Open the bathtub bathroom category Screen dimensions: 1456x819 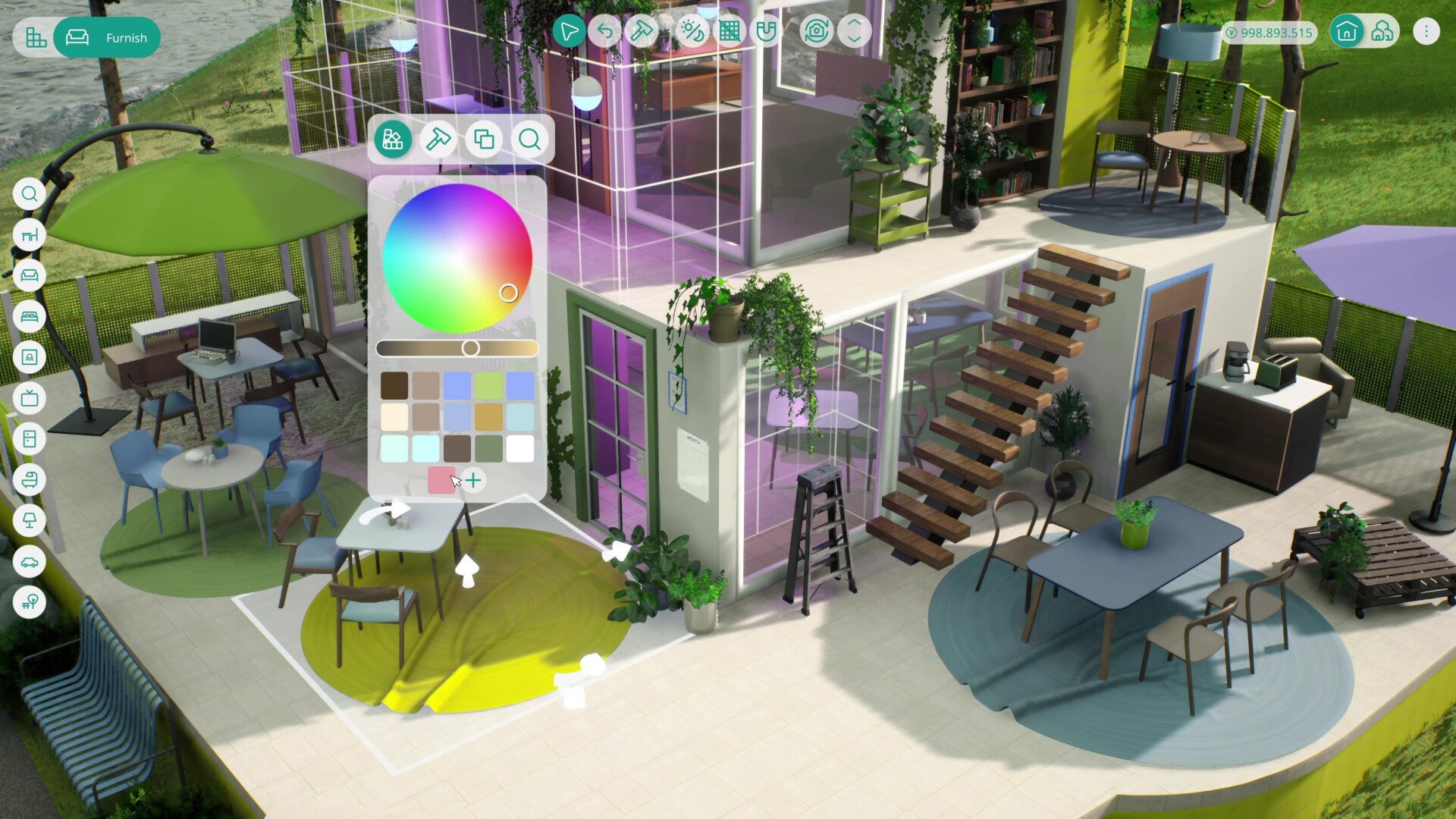(30, 479)
